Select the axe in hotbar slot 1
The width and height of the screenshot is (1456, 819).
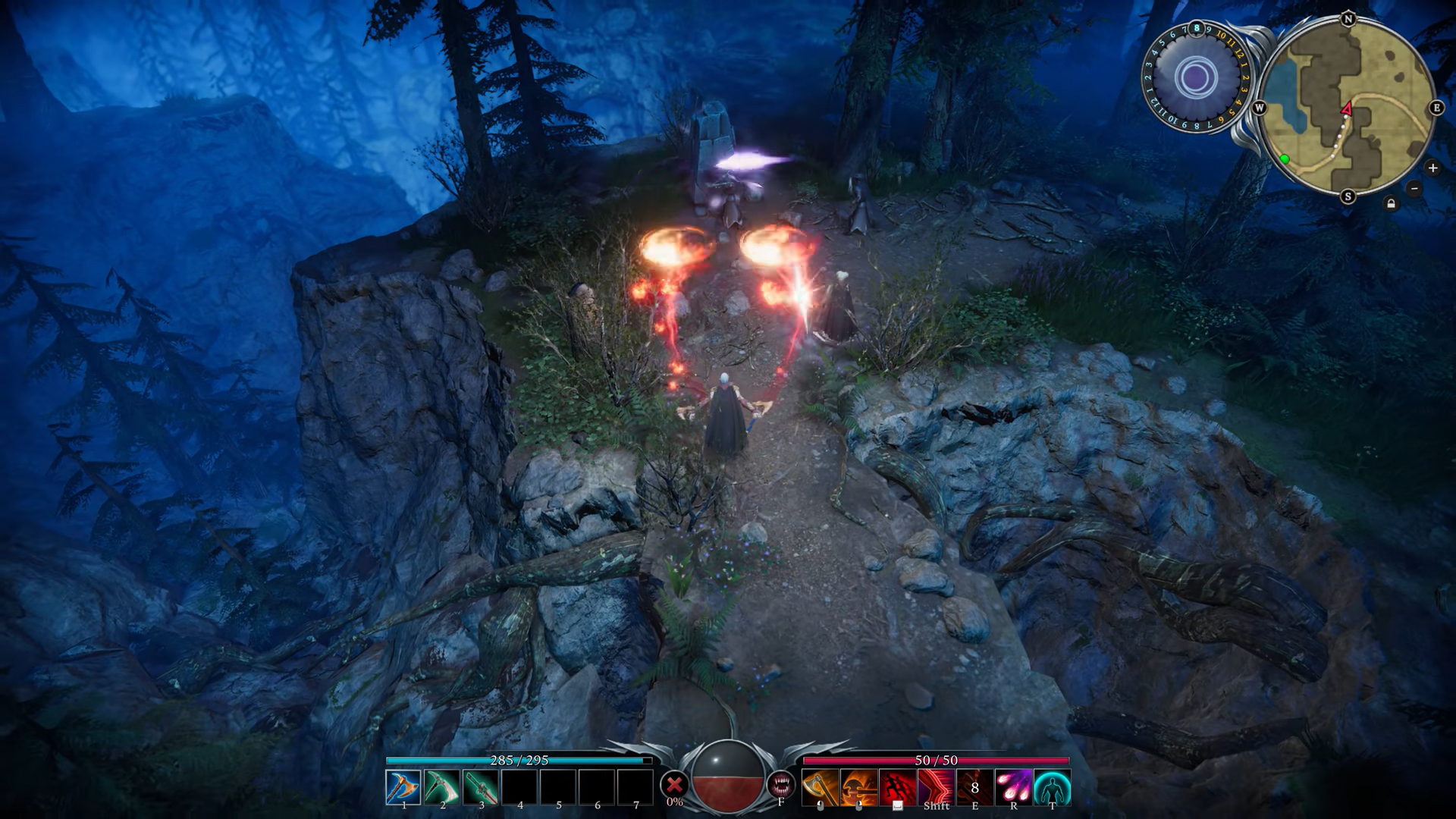(403, 787)
